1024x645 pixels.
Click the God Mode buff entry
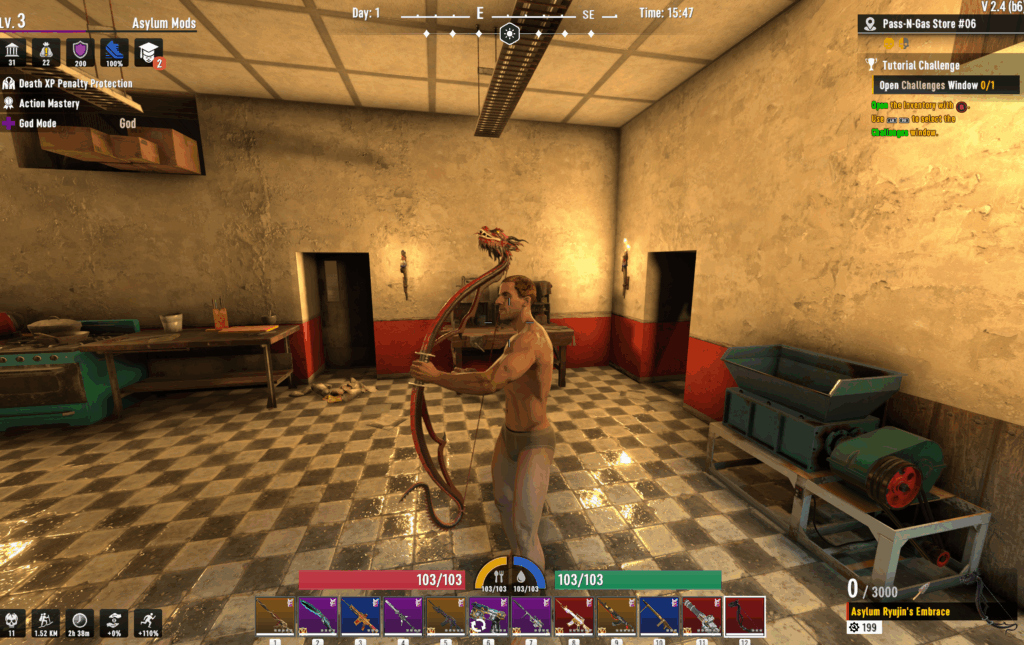pos(38,124)
